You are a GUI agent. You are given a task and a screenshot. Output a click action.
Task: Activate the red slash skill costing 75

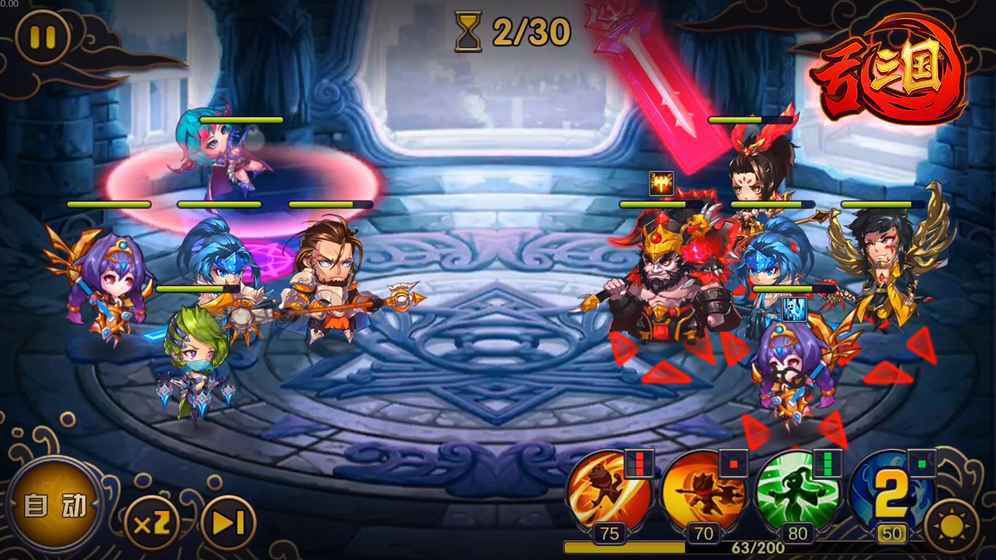coord(606,492)
